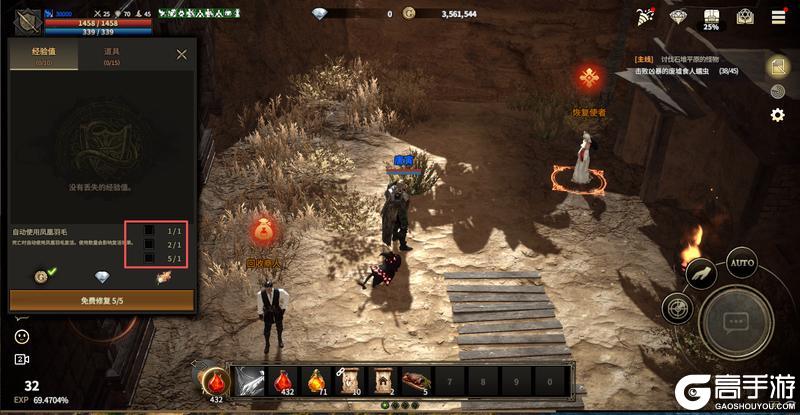Close the experience recovery panel
Viewport: 800px width, 415px height.
pyautogui.click(x=181, y=55)
